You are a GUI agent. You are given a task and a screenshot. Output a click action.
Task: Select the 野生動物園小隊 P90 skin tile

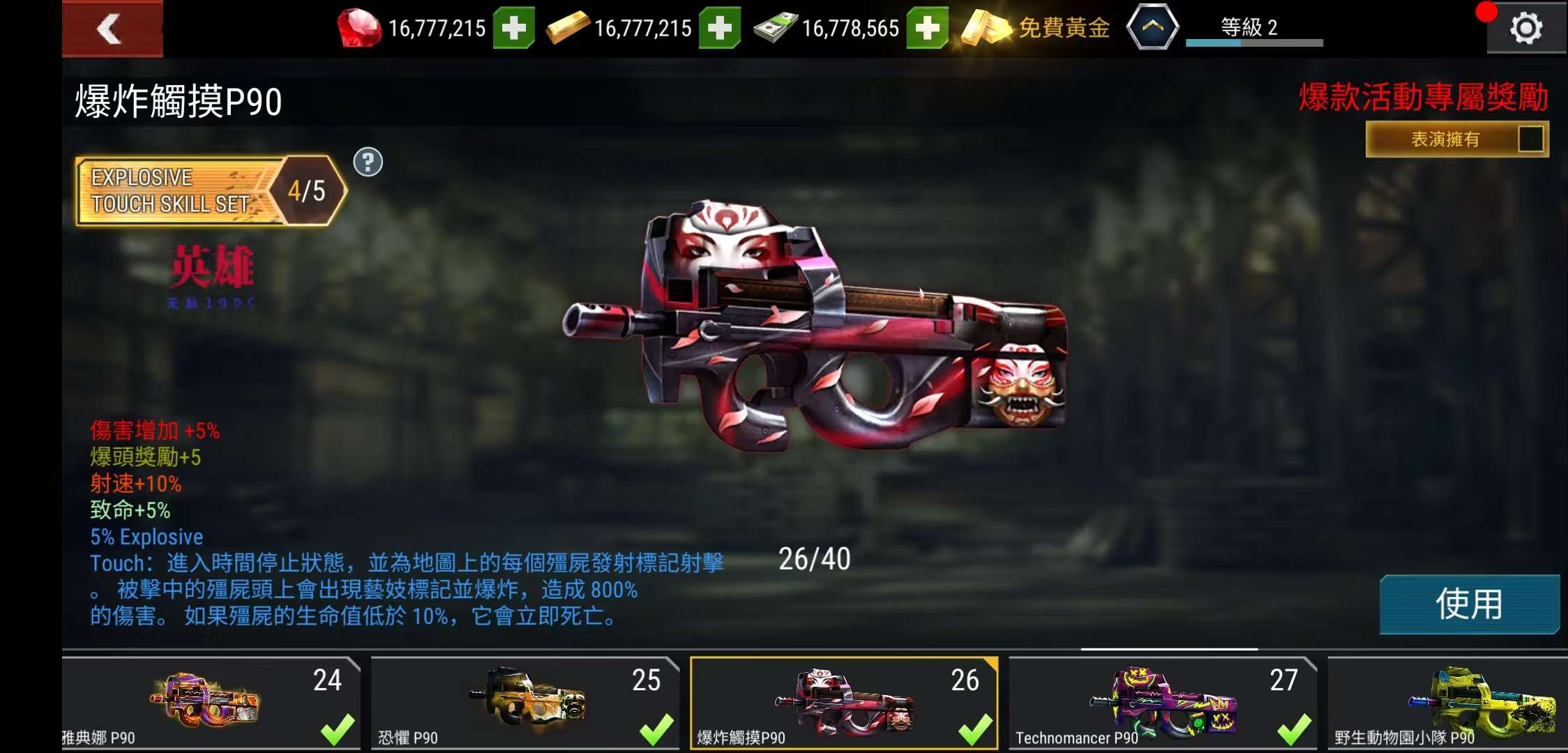(x=1447, y=703)
